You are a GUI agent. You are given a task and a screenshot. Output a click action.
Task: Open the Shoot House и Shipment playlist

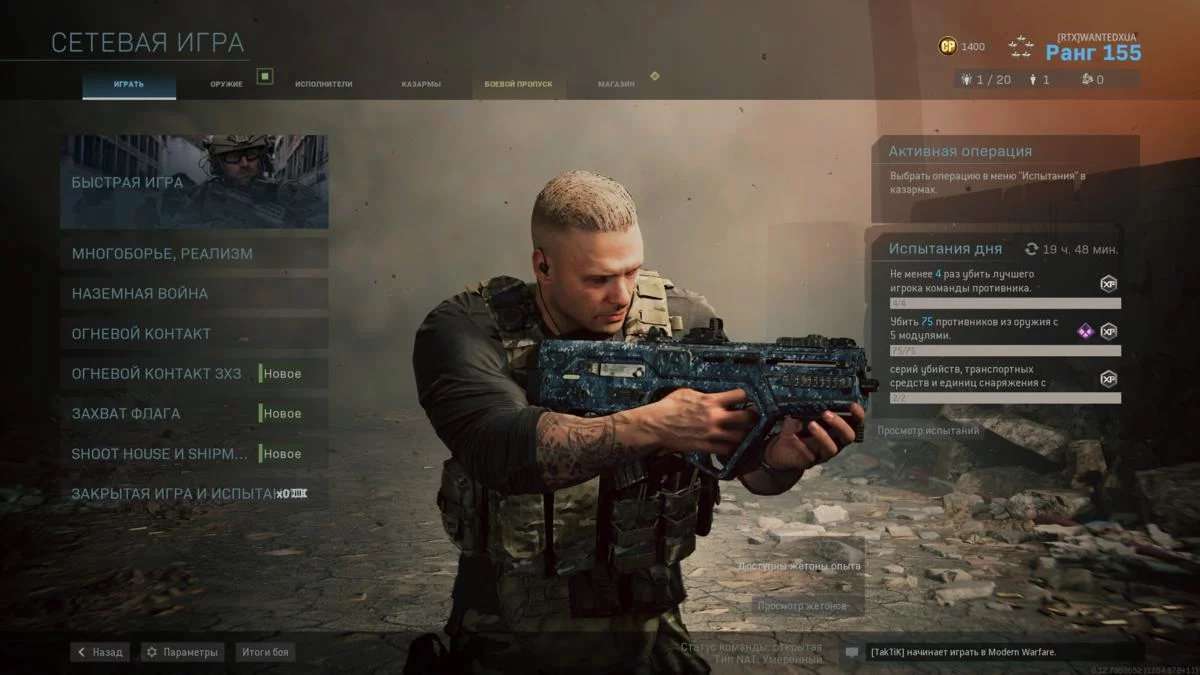click(194, 453)
